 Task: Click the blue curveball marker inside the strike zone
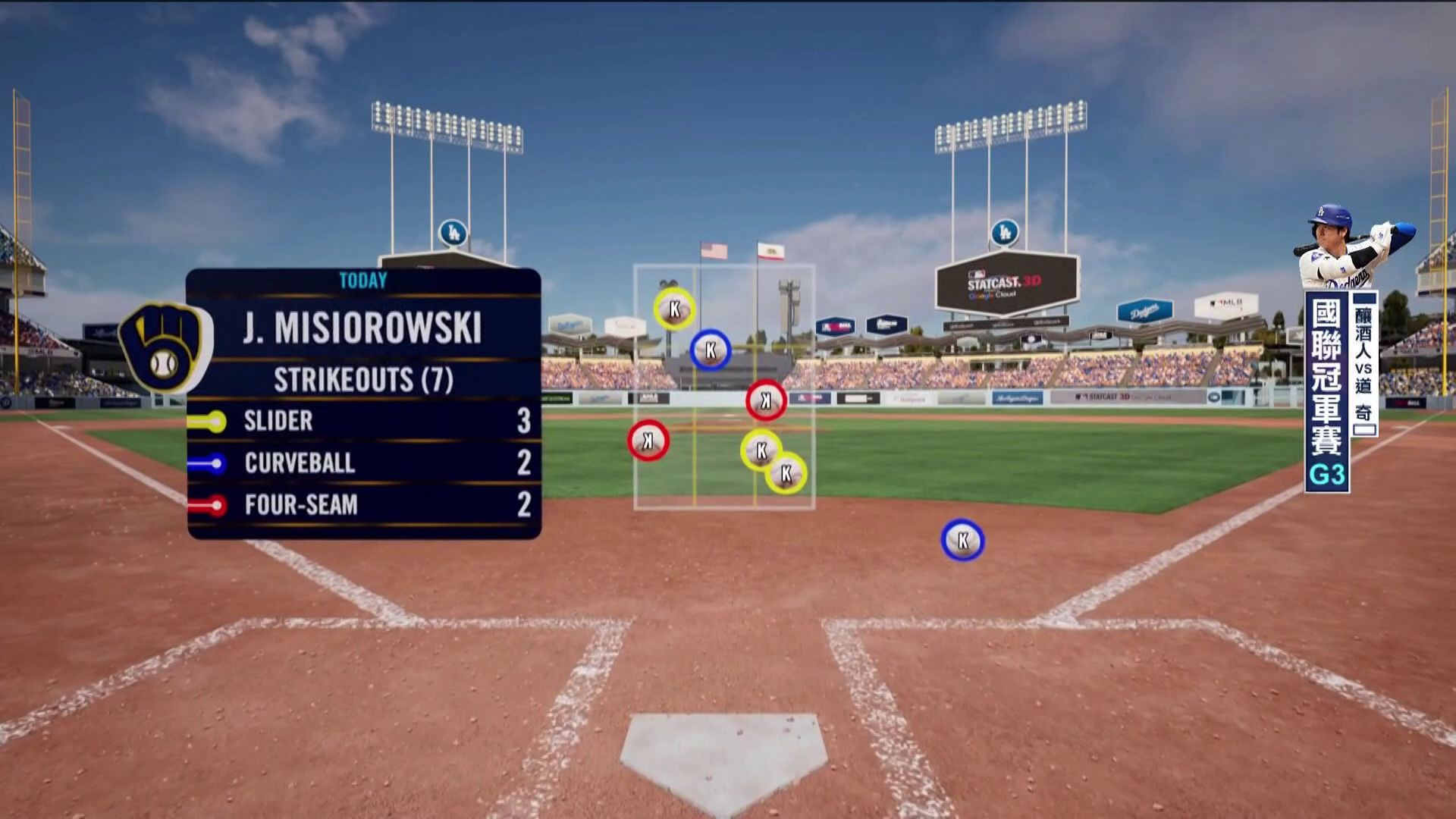[x=711, y=350]
